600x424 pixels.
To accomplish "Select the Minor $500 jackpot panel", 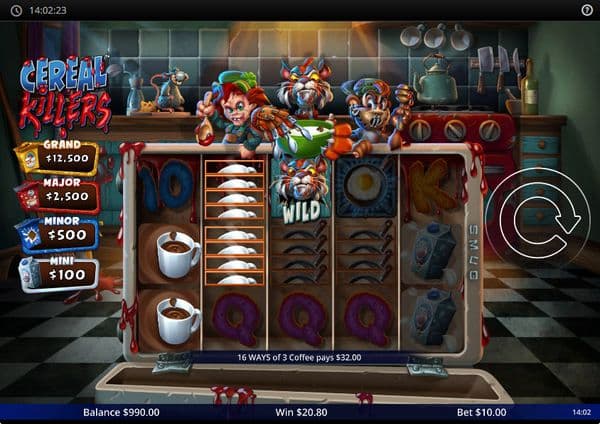I will click(58, 235).
